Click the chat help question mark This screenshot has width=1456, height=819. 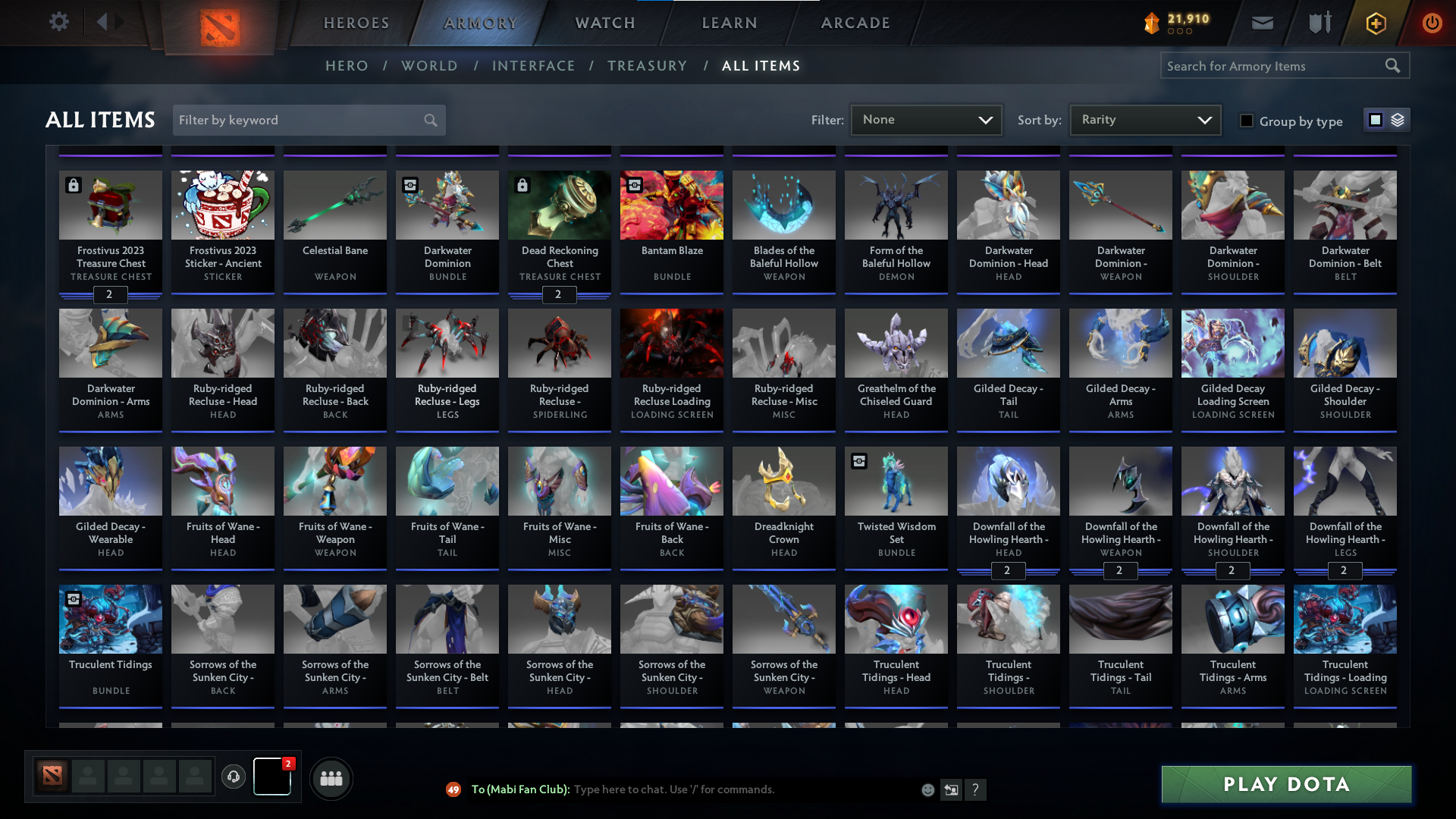tap(976, 789)
